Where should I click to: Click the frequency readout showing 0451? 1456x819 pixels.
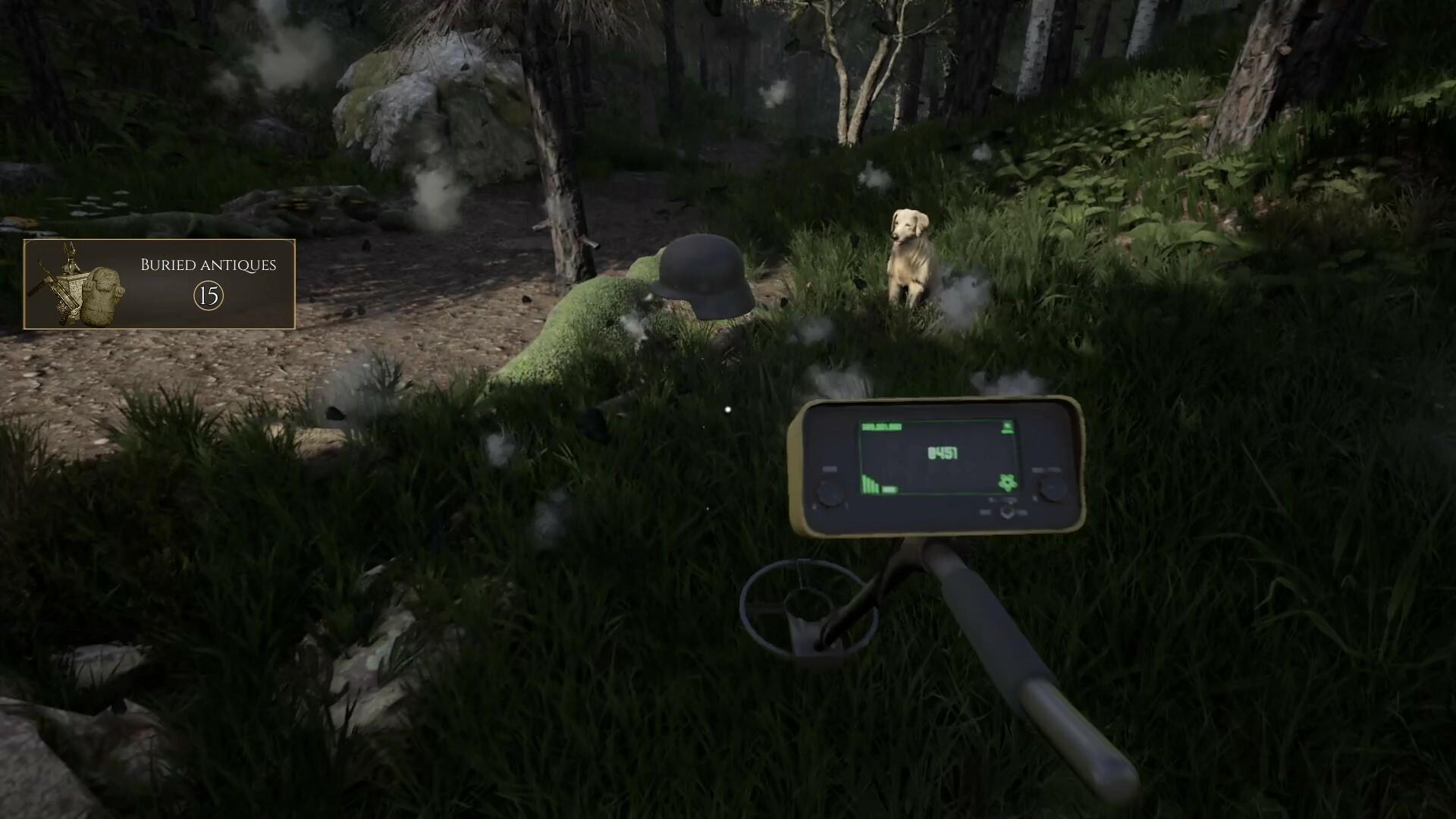[x=943, y=453]
